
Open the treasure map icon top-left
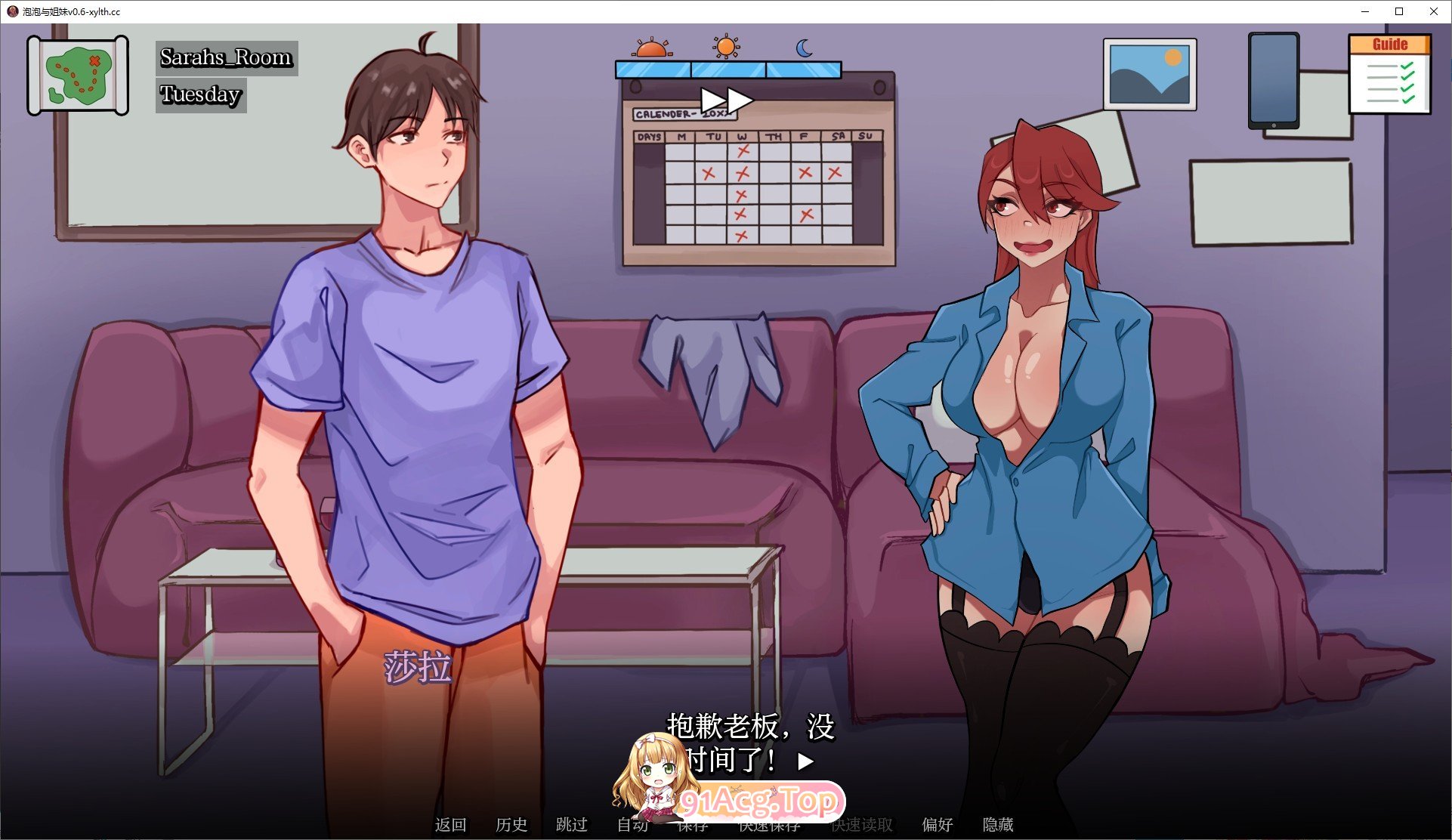tap(76, 73)
